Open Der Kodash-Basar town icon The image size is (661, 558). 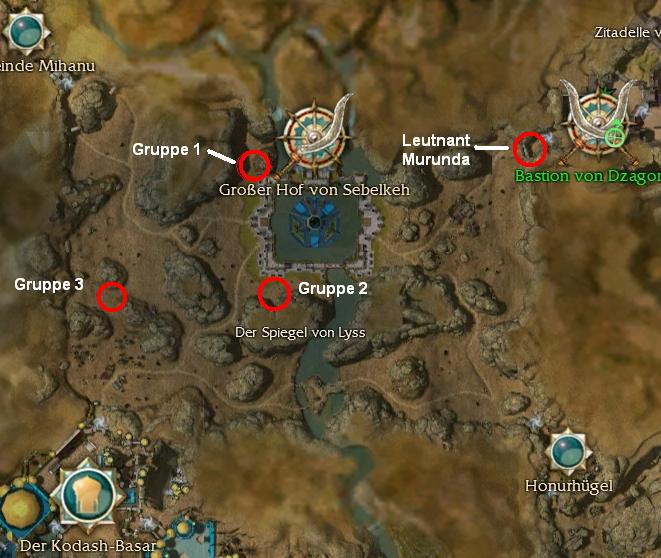pos(93,497)
